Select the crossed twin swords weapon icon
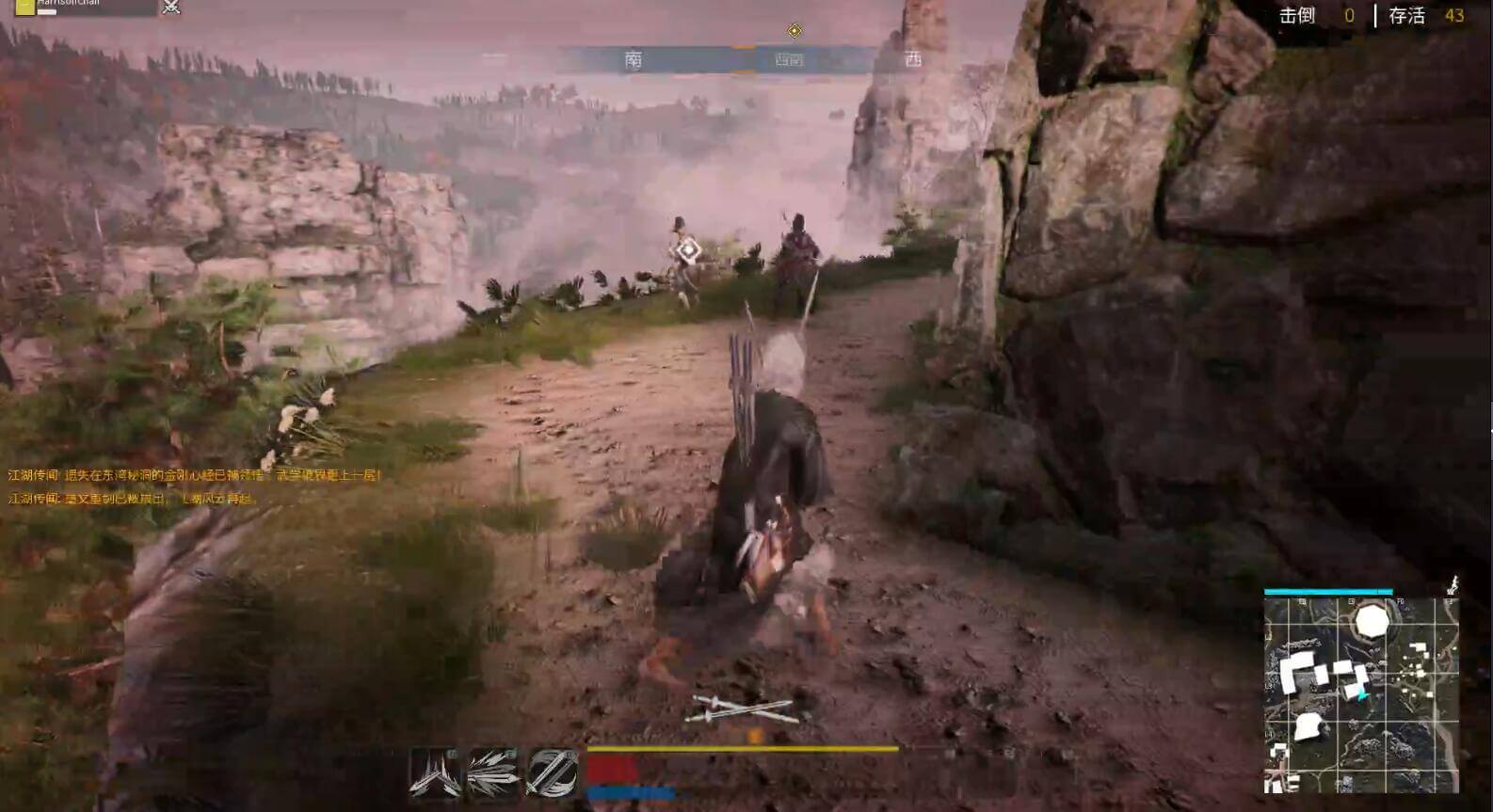Screen dimensions: 1493x812 coord(743,709)
